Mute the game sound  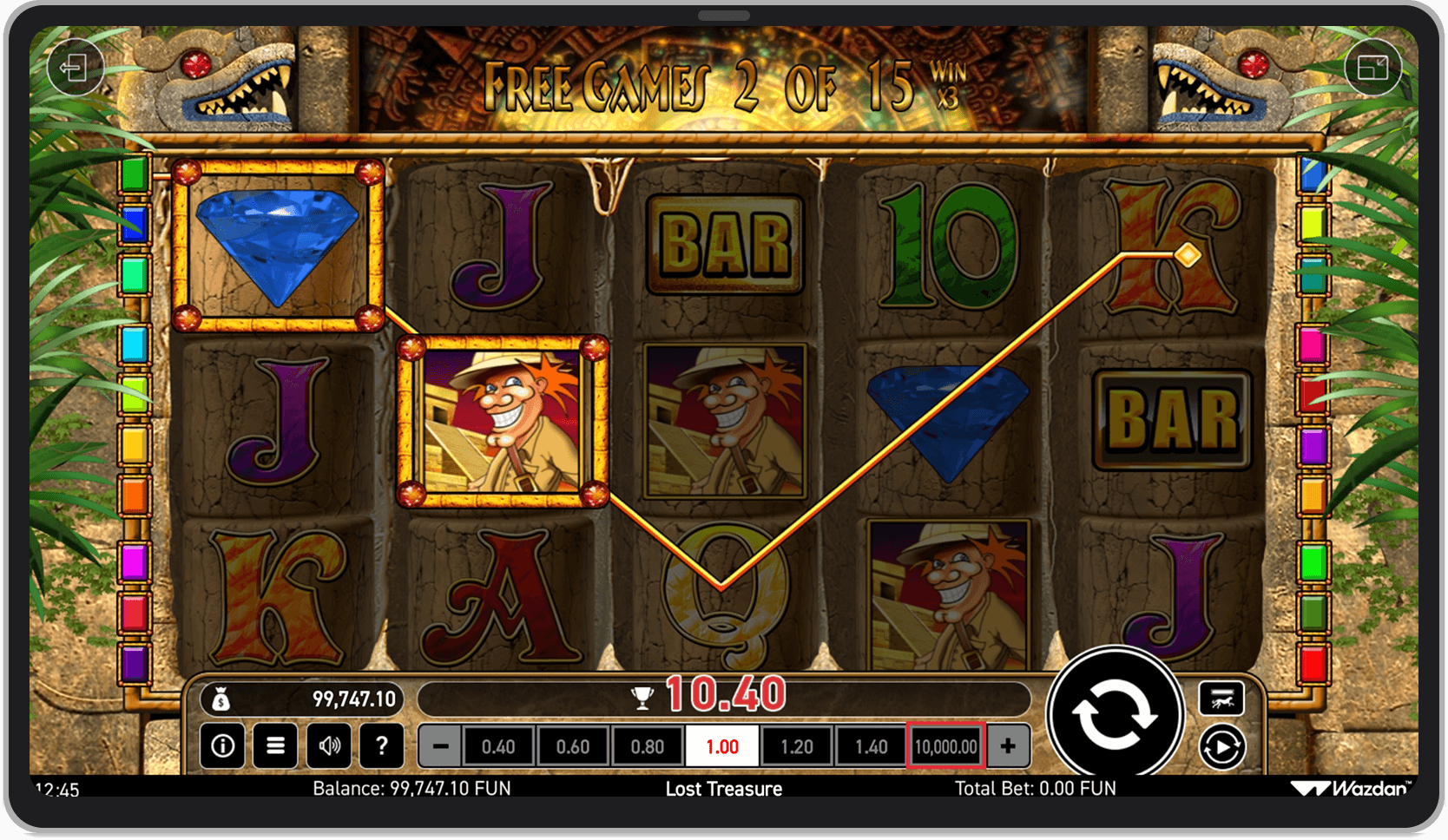[328, 745]
